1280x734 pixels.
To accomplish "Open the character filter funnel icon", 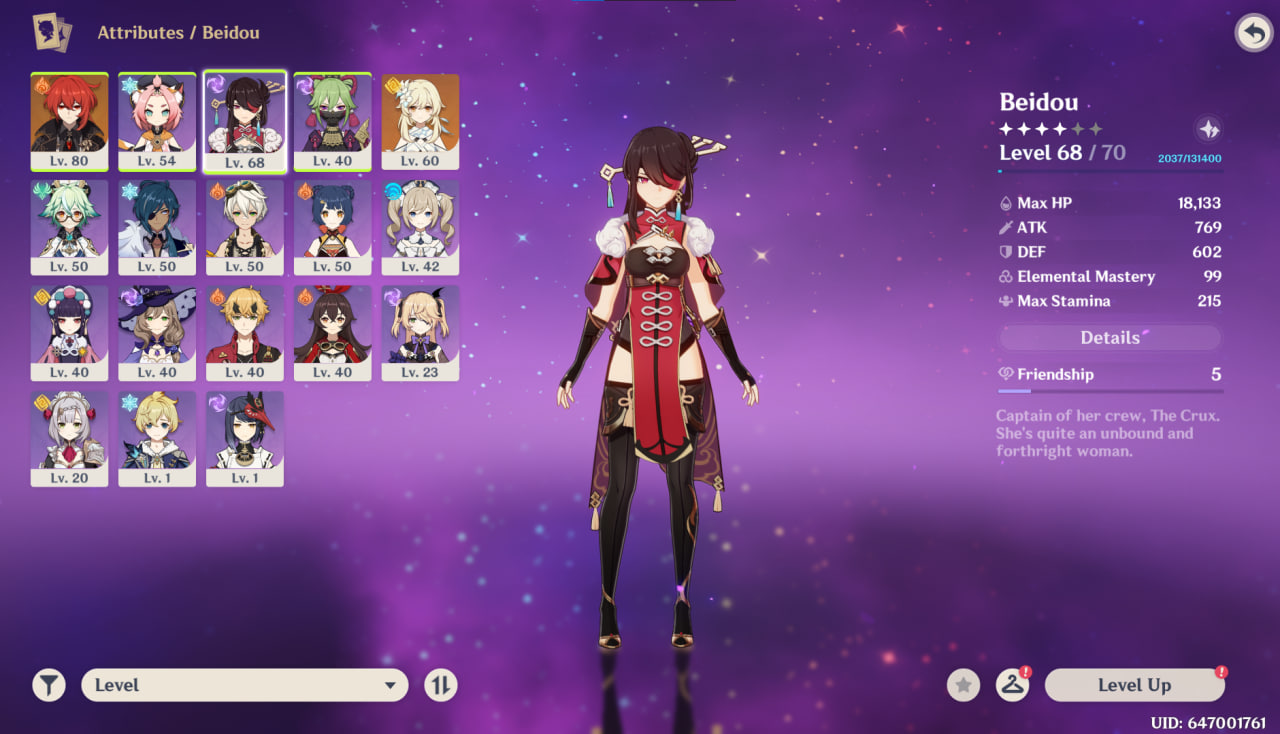I will click(x=49, y=685).
